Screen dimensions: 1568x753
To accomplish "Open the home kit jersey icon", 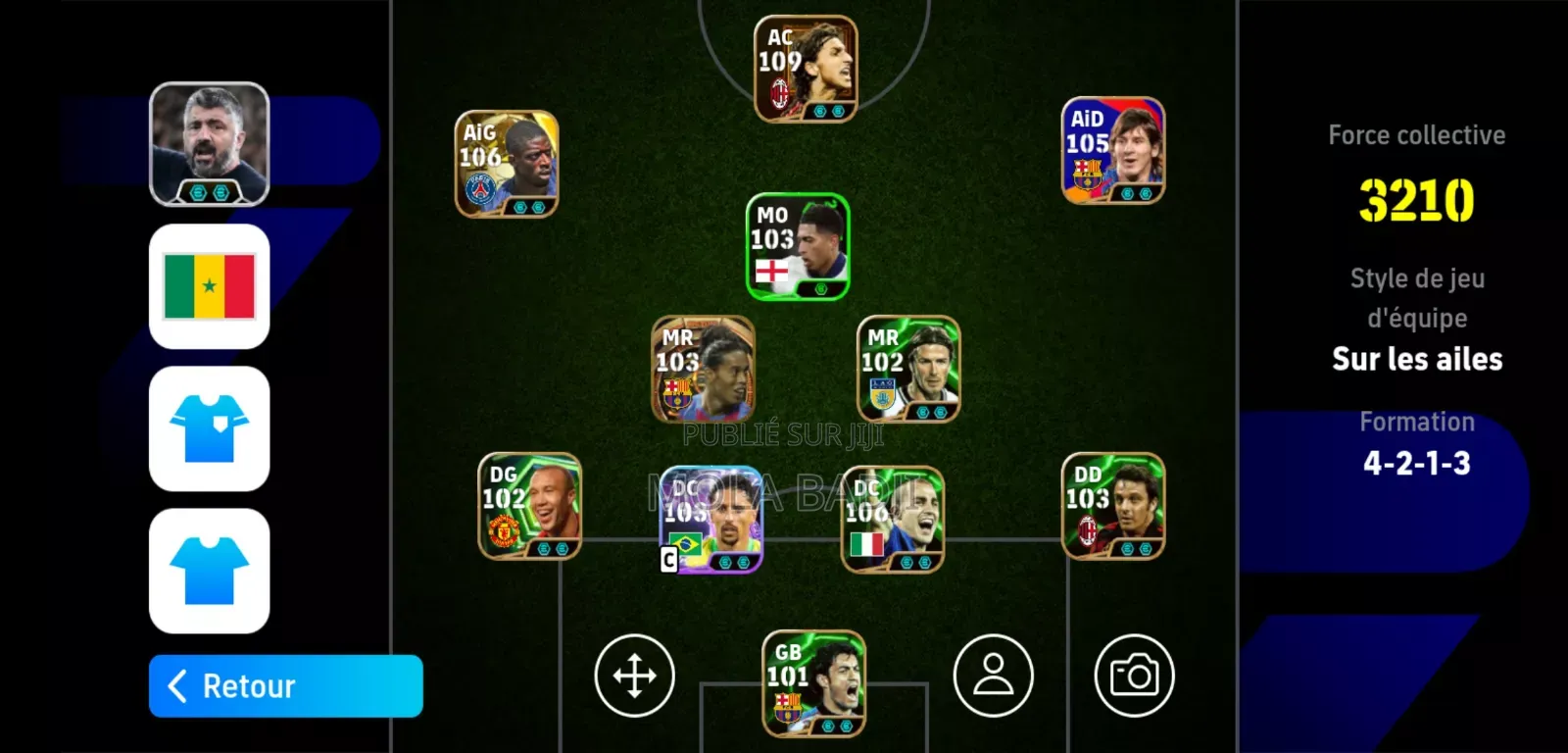I will (209, 431).
